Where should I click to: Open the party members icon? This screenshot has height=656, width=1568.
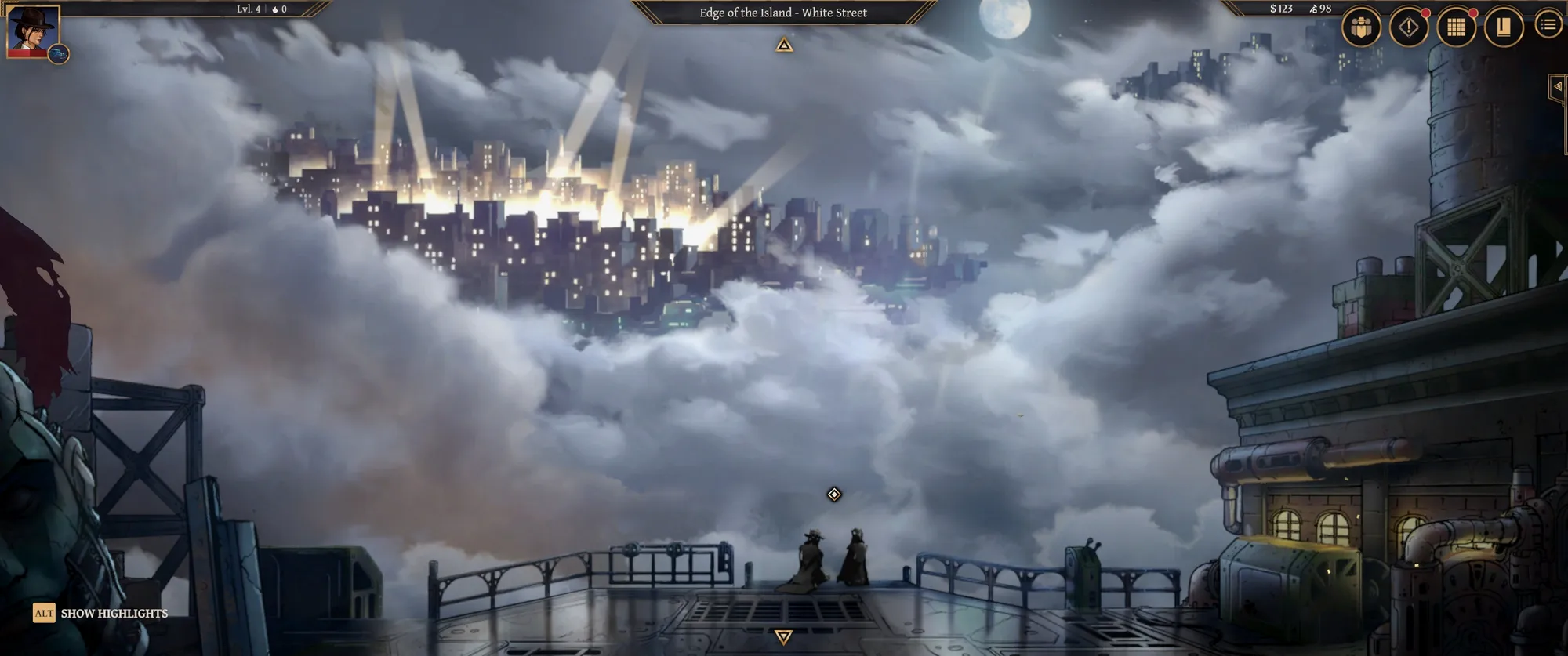click(x=1361, y=27)
